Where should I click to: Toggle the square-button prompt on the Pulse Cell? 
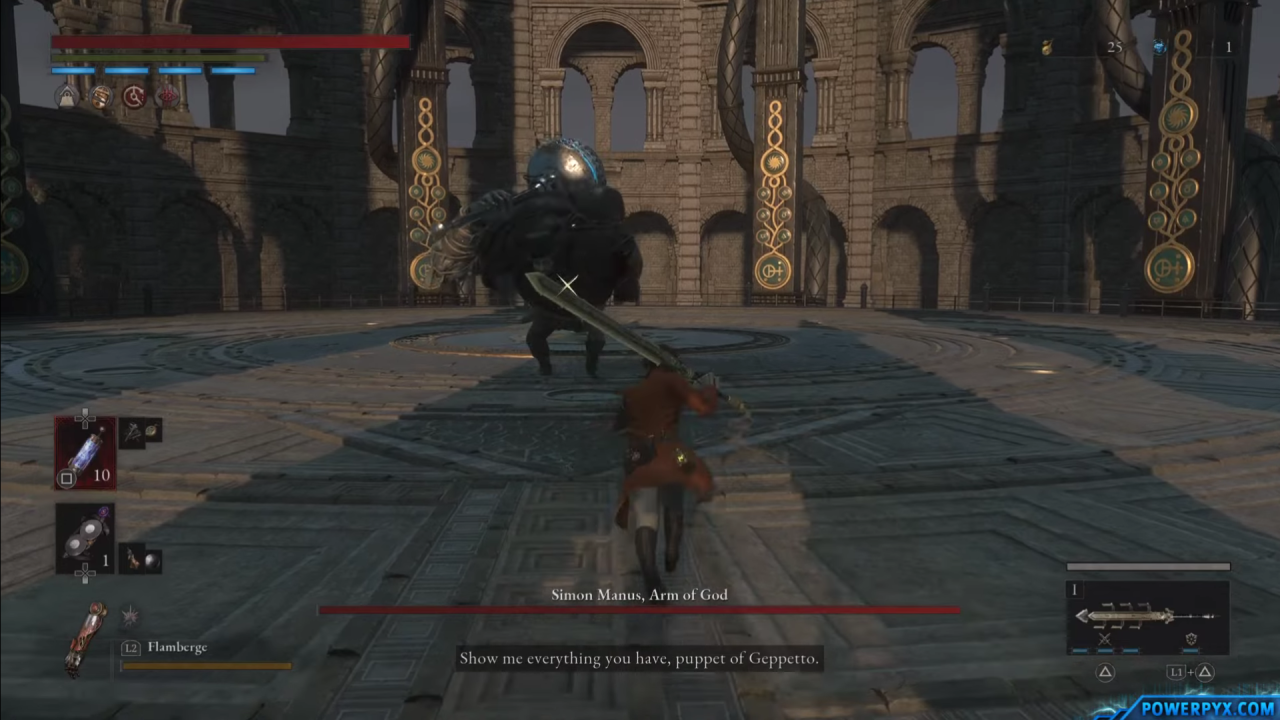(x=66, y=478)
